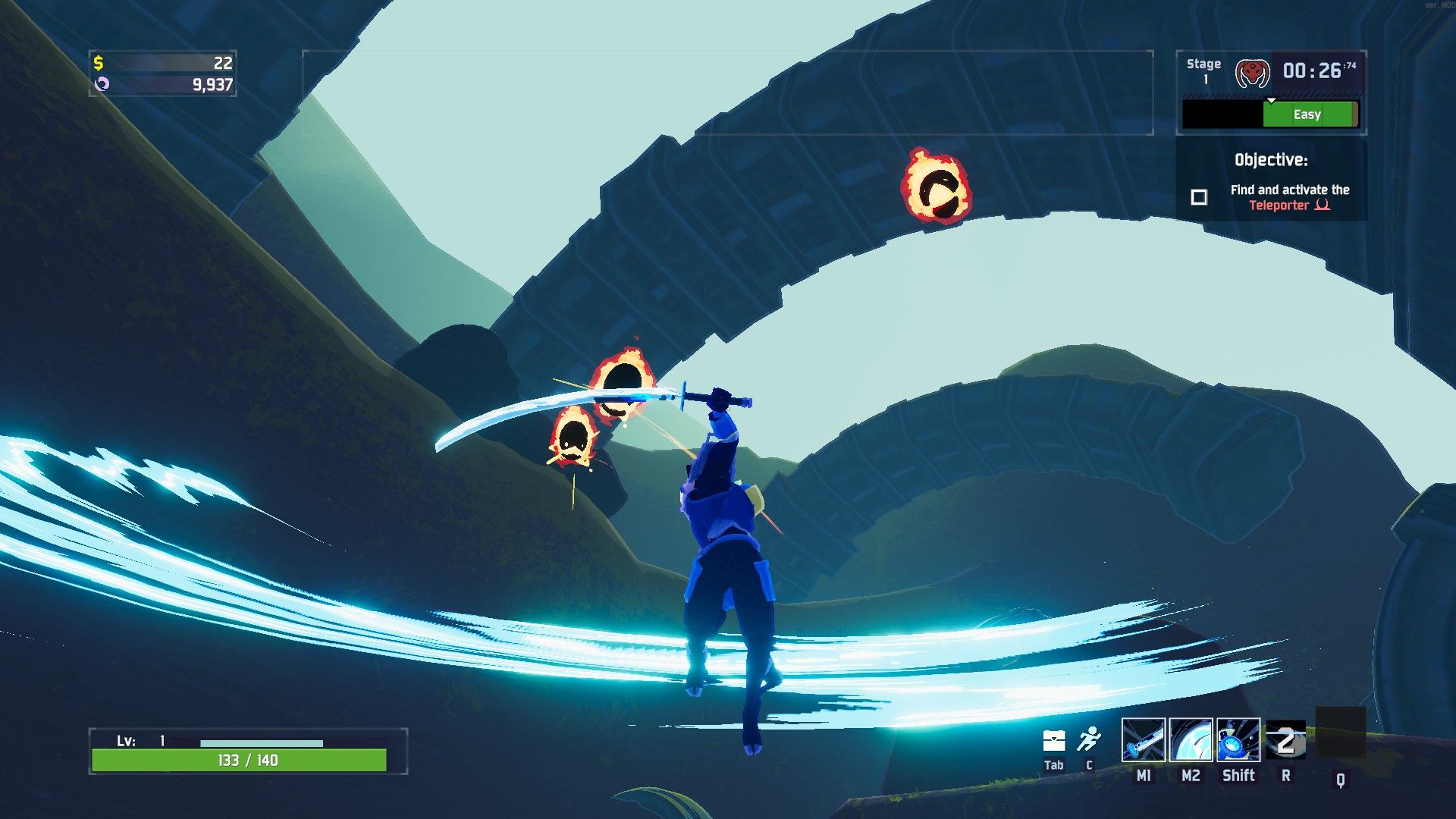Click the red horned monster emblem
This screenshot has width=1456, height=819.
tap(1252, 73)
